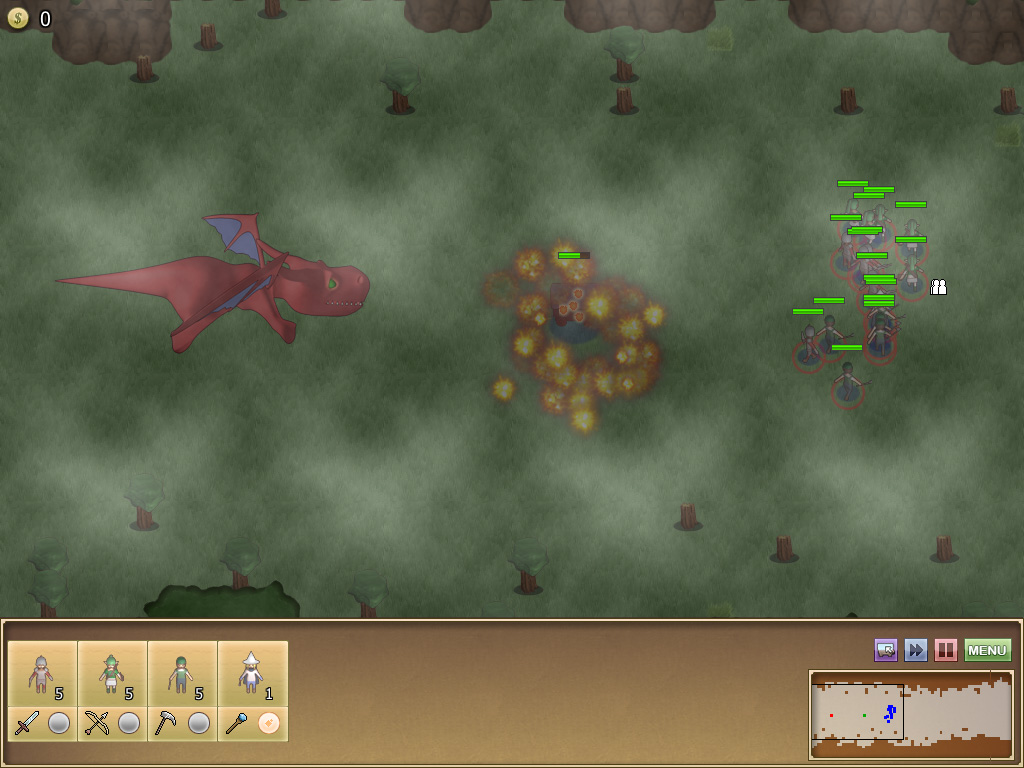The image size is (1024, 768).
Task: Select the white-hat wizard unit
Action: (x=252, y=674)
